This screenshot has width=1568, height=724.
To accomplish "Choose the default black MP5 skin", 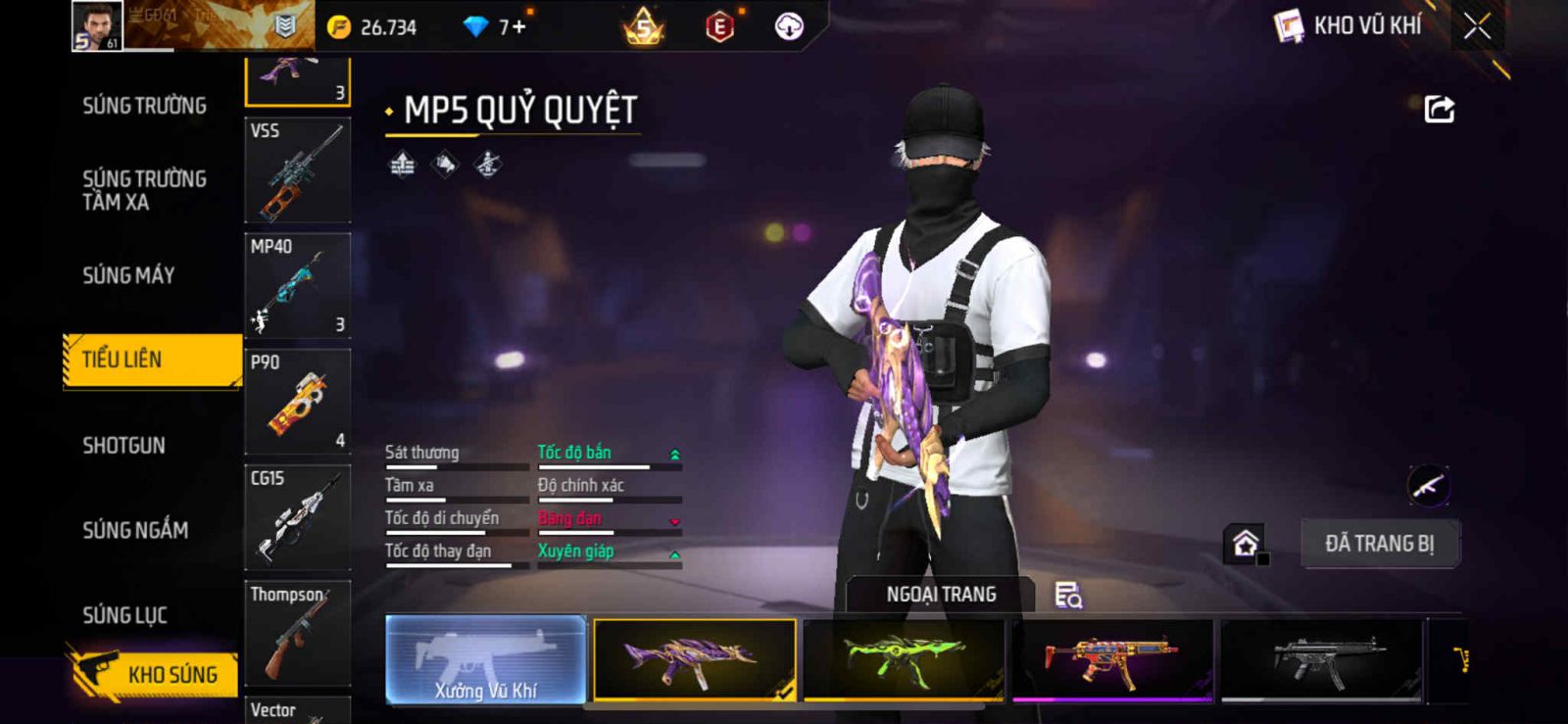I will pos(1321,659).
